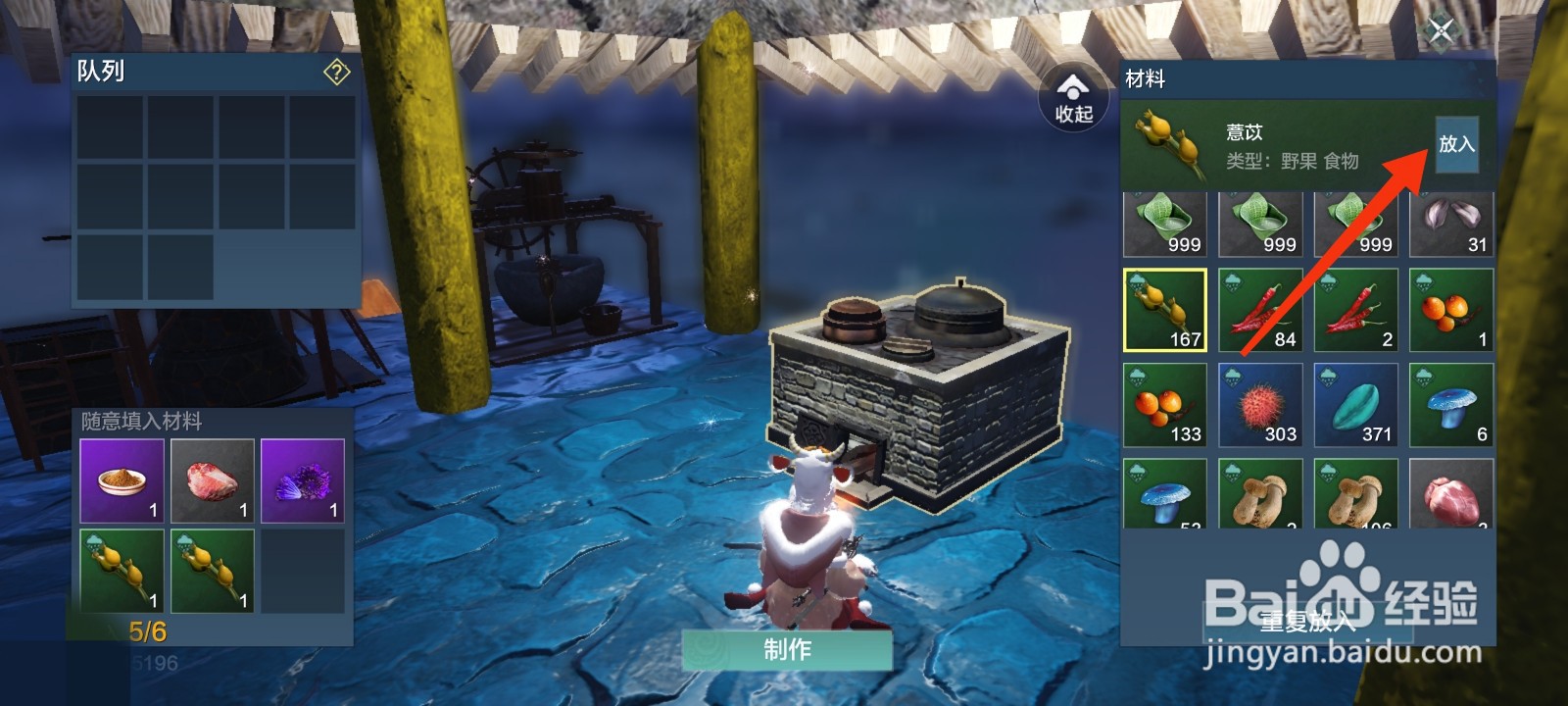
Task: Select the 薏苡 material with count 167
Action: (x=1164, y=310)
